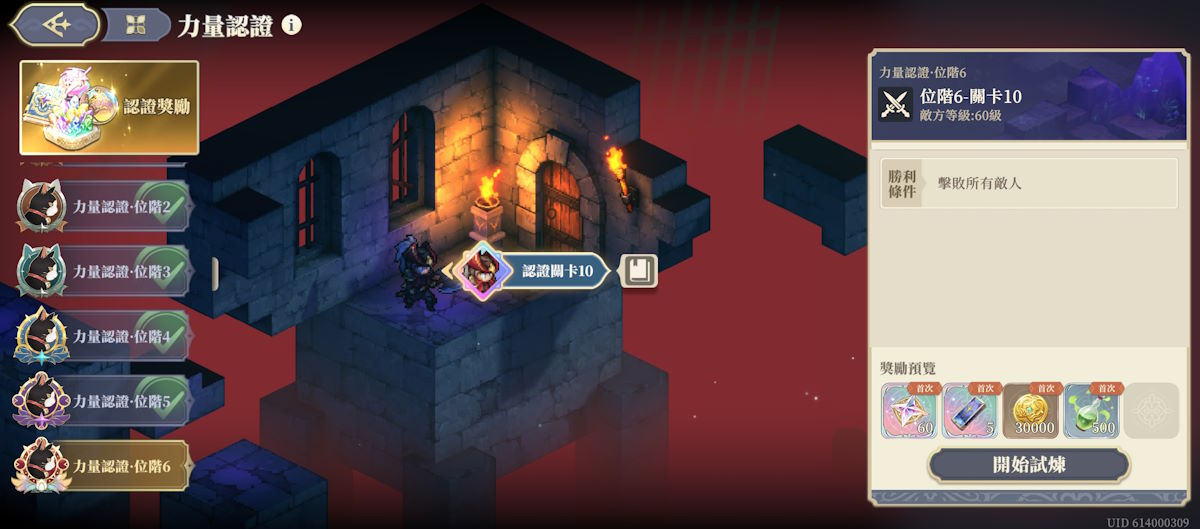Inspect the green potion reward of 500
Image resolution: width=1200 pixels, height=529 pixels.
point(1092,411)
